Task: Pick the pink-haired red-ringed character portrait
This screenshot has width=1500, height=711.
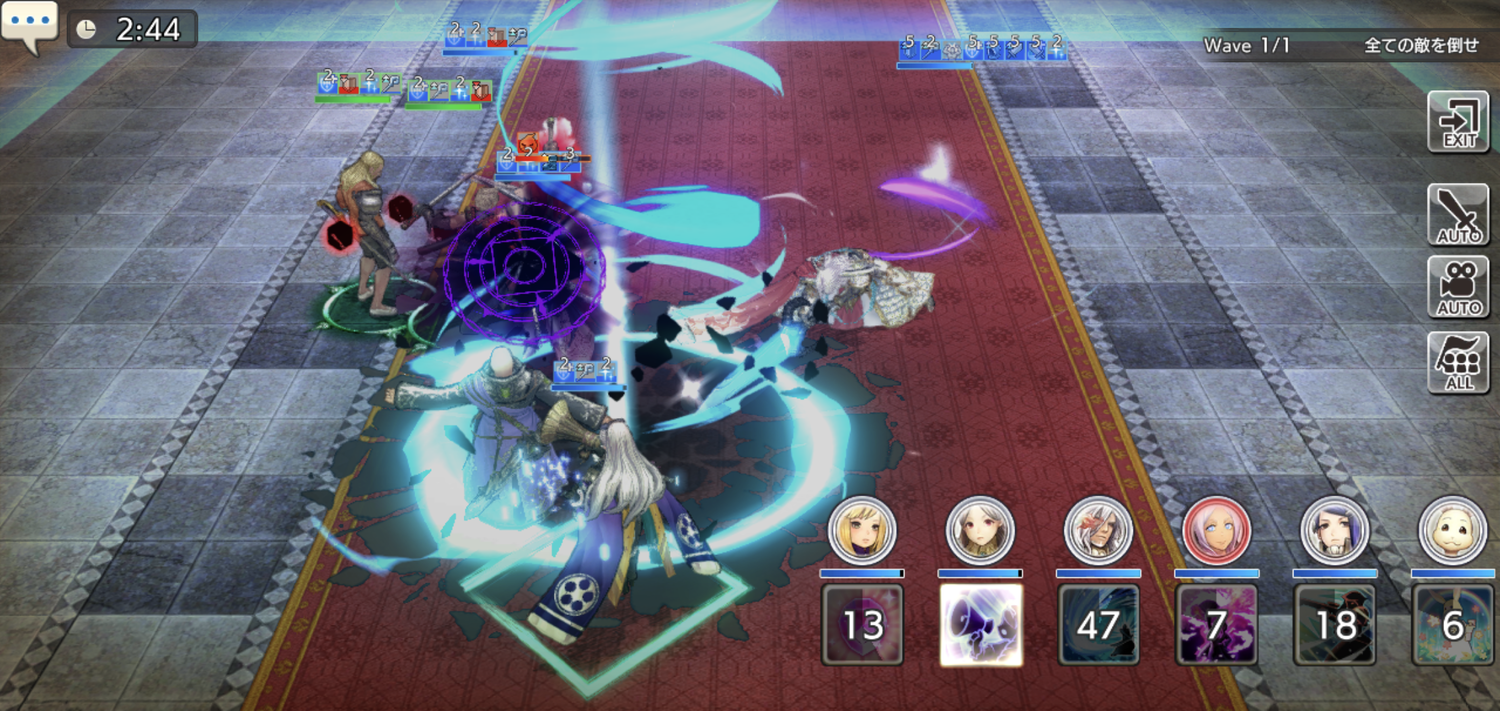Action: (x=1216, y=530)
